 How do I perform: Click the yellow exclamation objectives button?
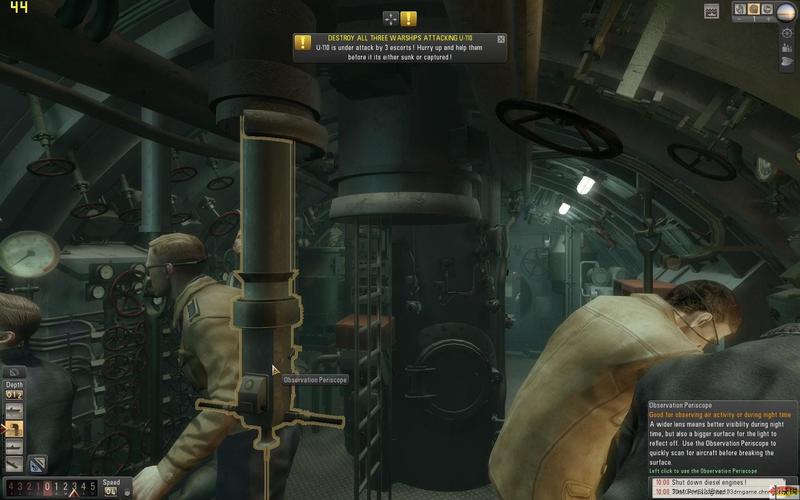pos(408,18)
